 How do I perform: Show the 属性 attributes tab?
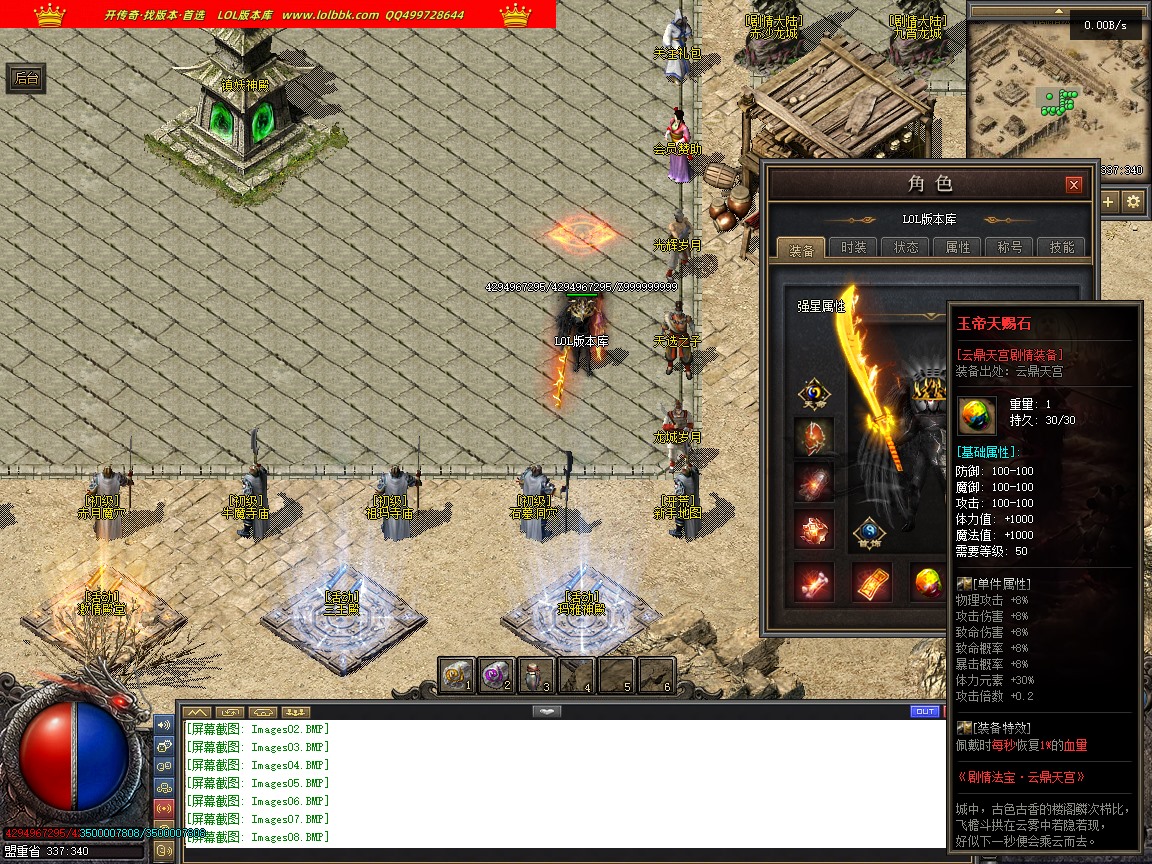pyautogui.click(x=958, y=248)
